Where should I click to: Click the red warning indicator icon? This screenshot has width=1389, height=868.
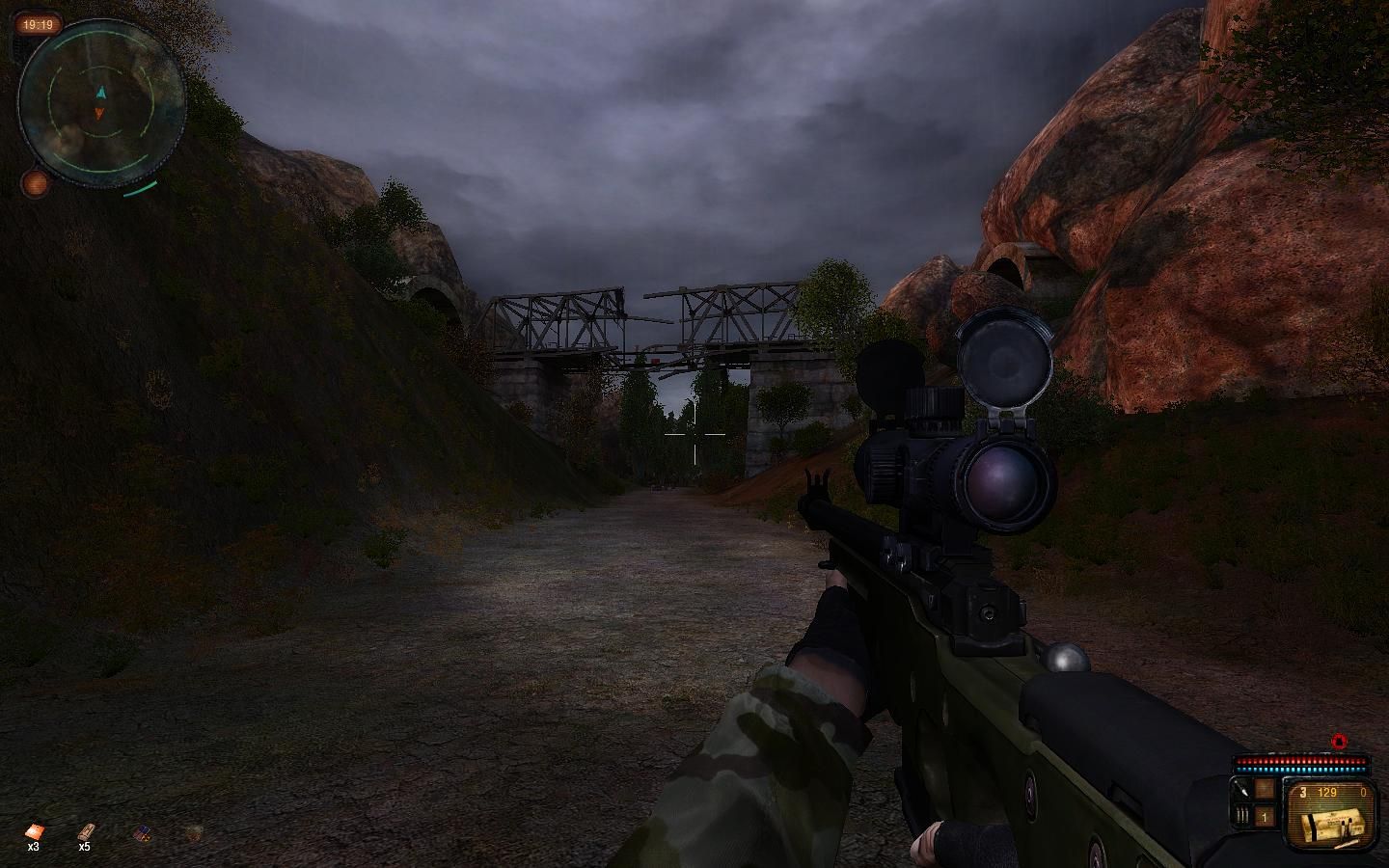[x=1338, y=742]
